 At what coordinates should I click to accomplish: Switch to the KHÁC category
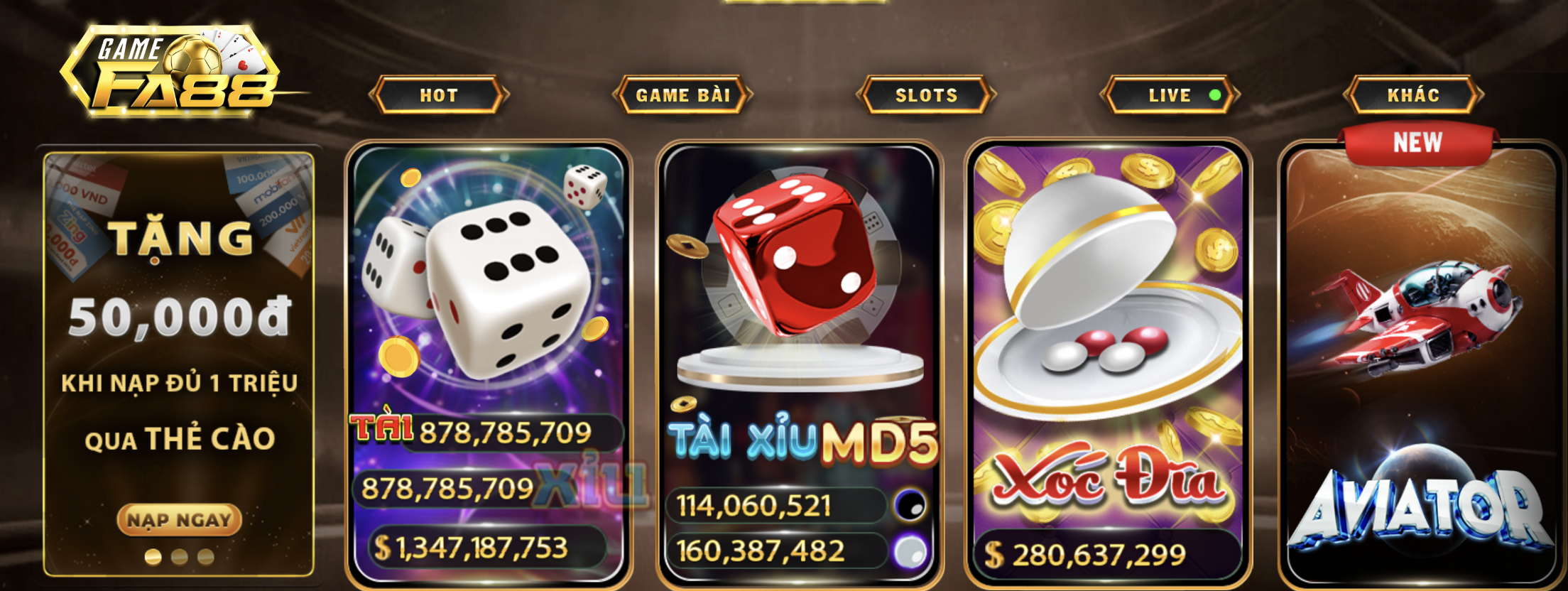pos(1413,95)
